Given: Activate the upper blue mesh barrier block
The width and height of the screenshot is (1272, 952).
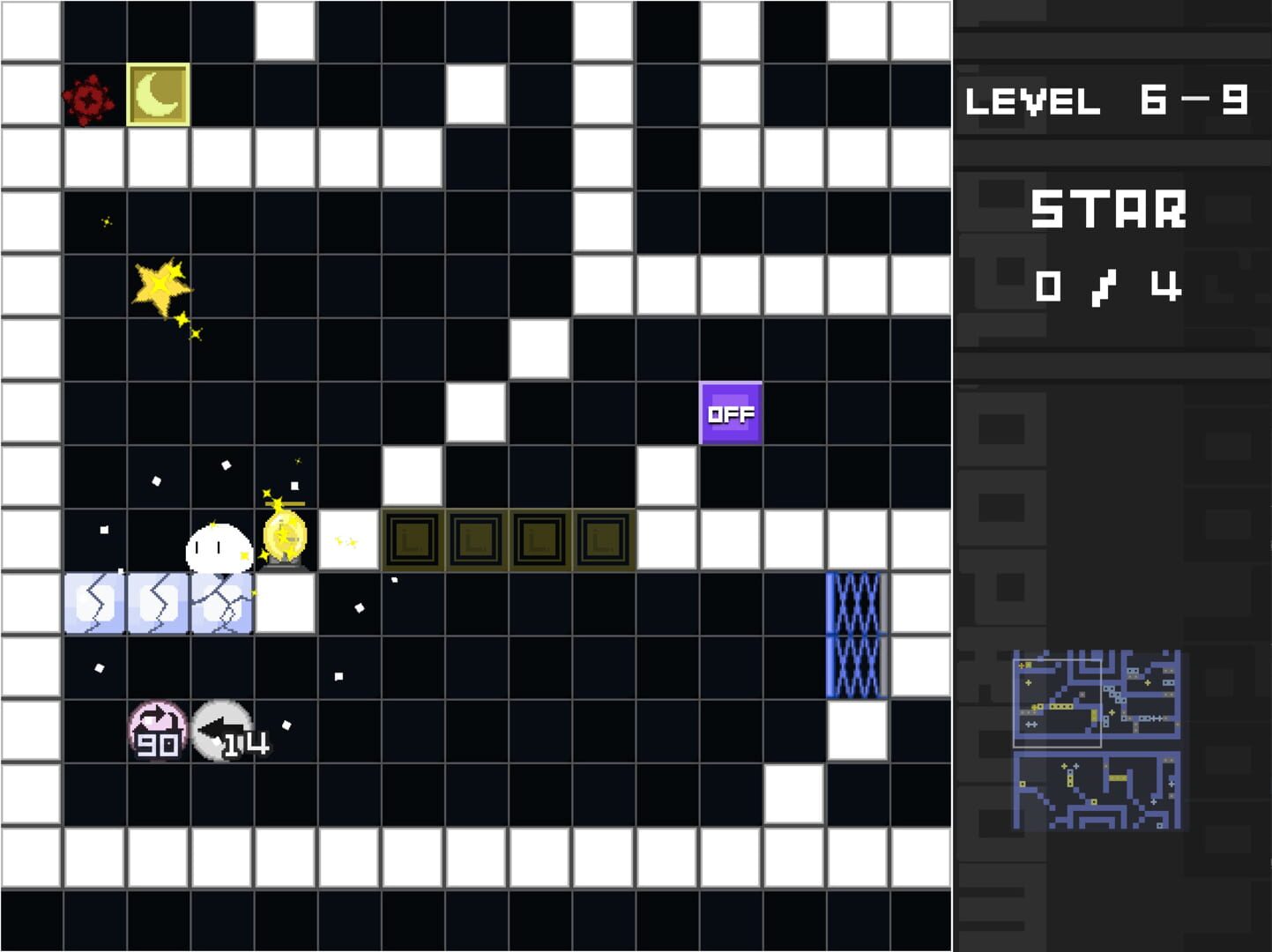Looking at the screenshot, I should coord(855,602).
